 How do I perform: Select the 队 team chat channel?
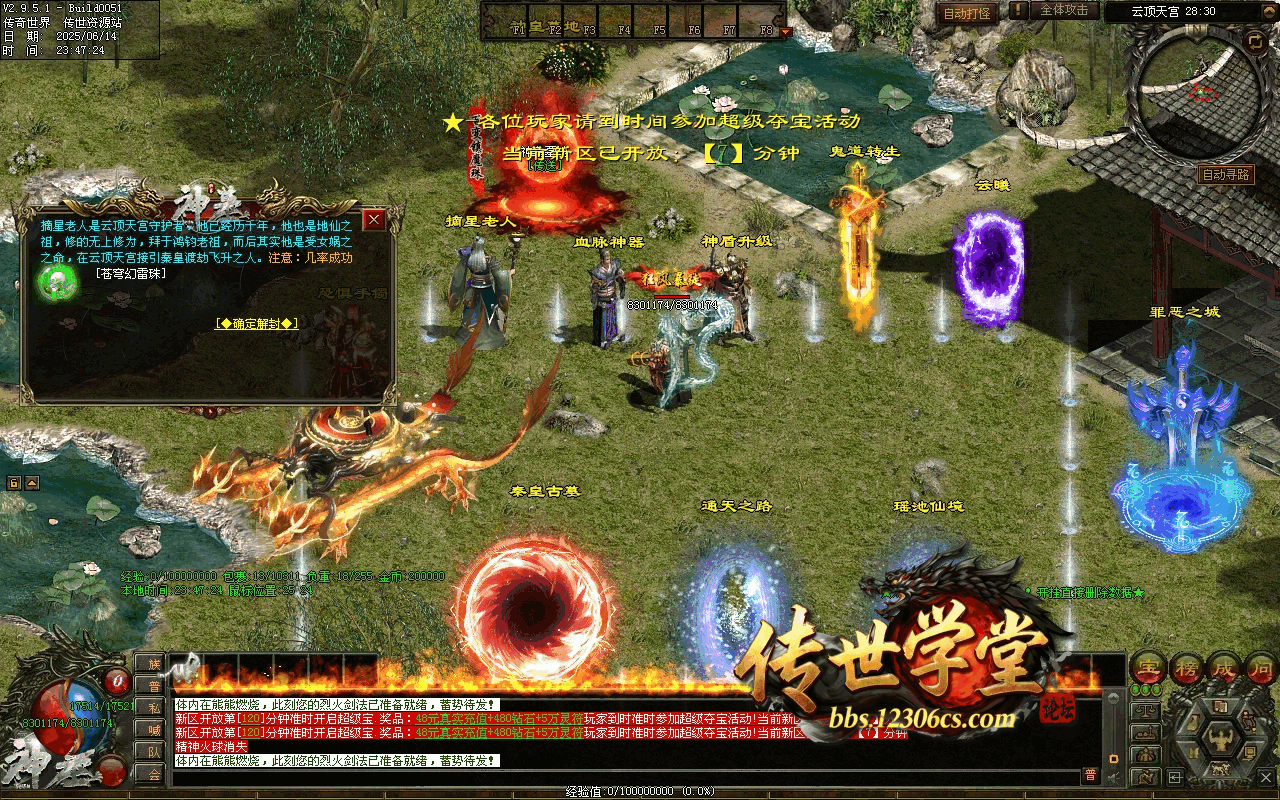(152, 752)
